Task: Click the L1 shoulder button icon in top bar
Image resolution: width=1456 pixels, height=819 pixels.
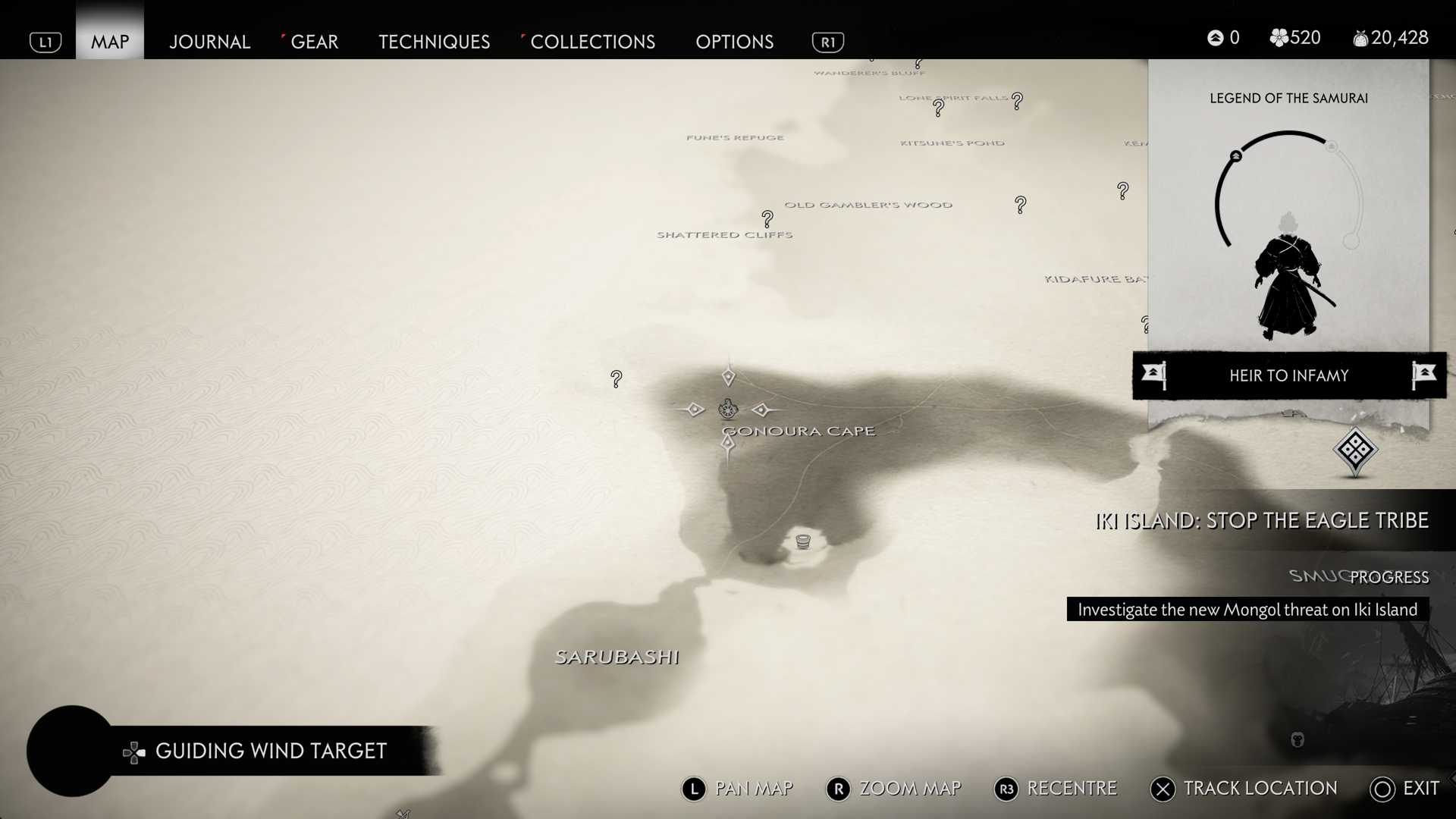Action: point(45,42)
